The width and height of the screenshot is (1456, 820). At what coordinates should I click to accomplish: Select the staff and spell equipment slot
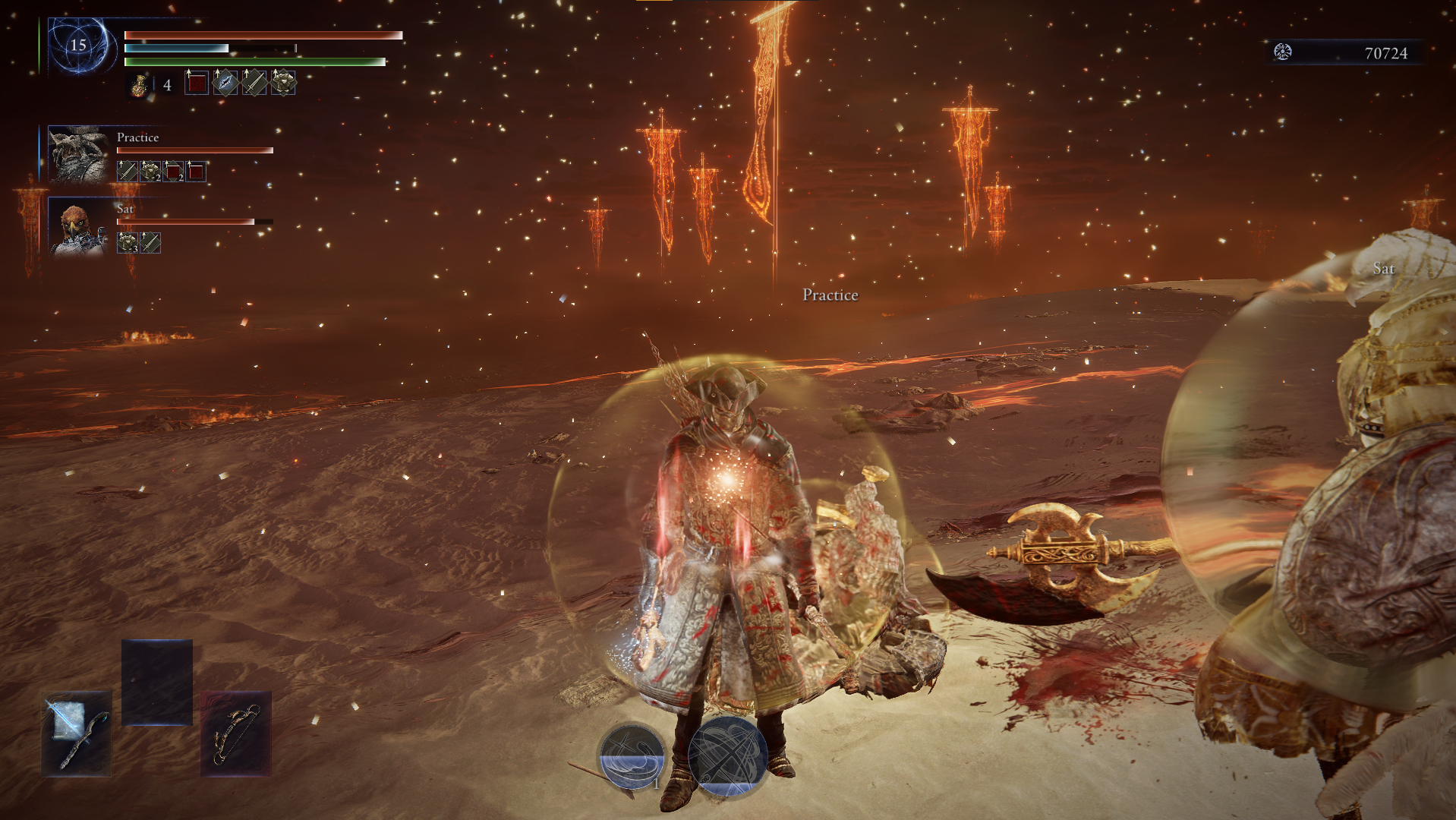coord(77,733)
